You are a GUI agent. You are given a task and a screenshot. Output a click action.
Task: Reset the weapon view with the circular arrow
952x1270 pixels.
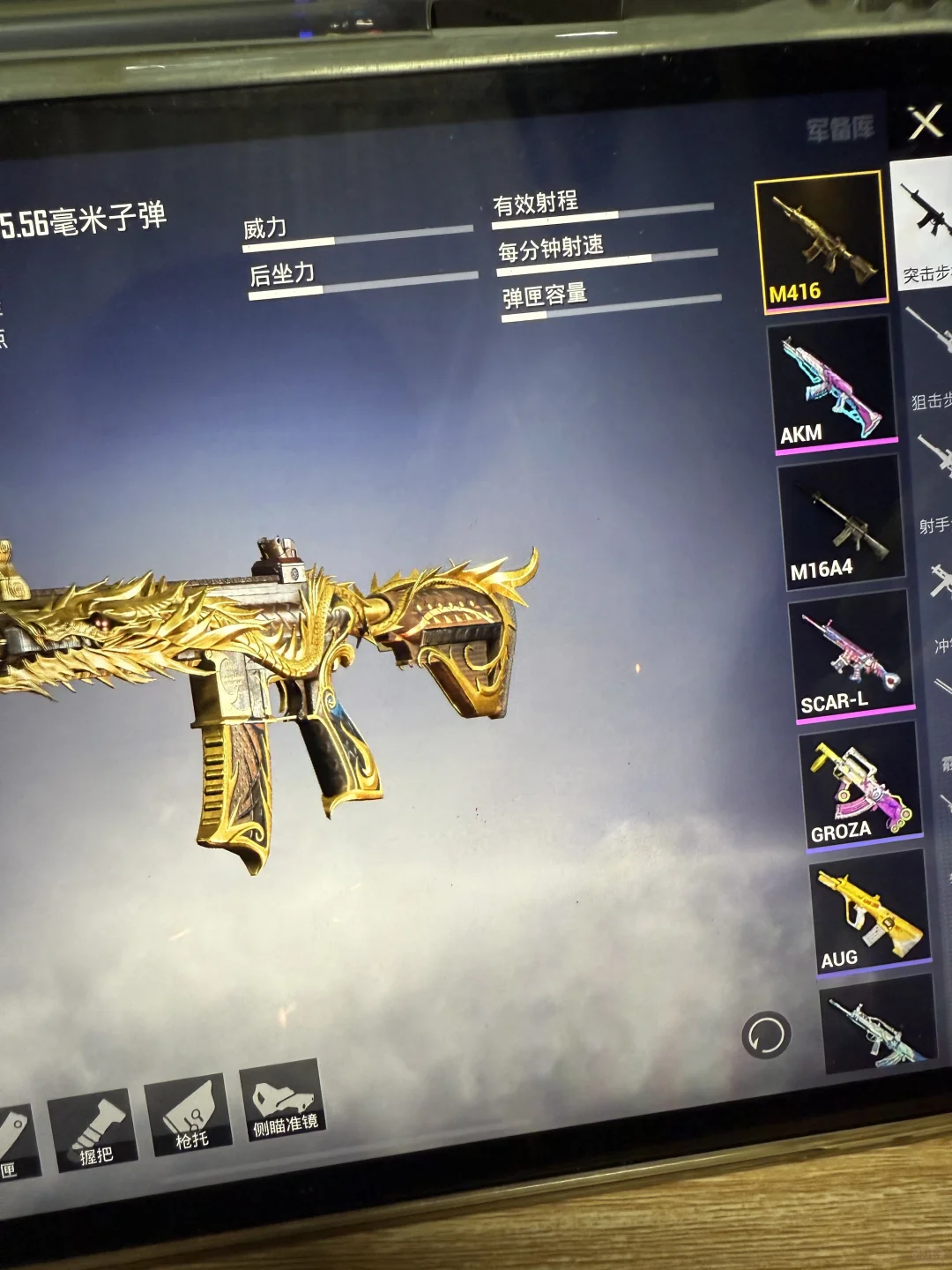click(766, 1035)
